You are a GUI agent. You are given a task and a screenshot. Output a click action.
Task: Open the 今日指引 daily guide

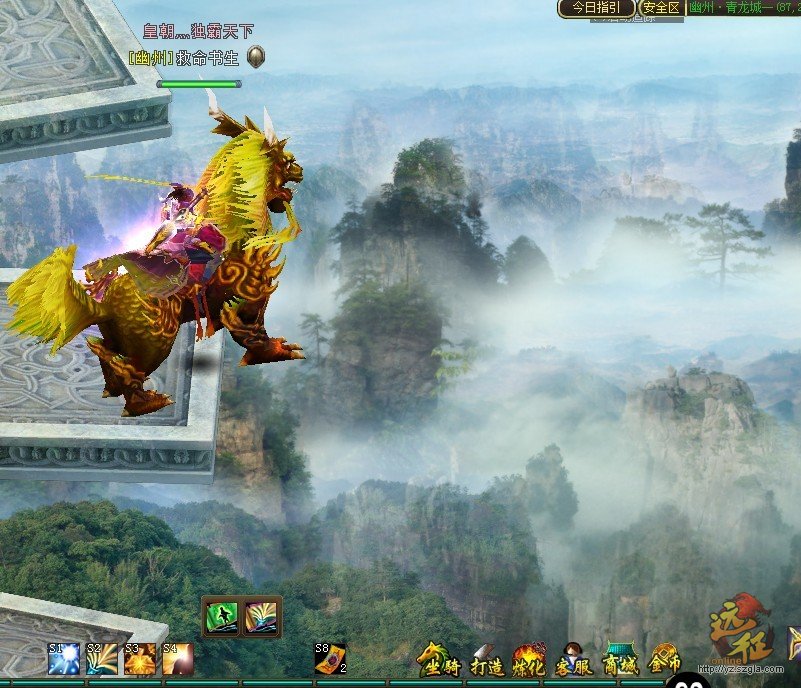click(596, 8)
